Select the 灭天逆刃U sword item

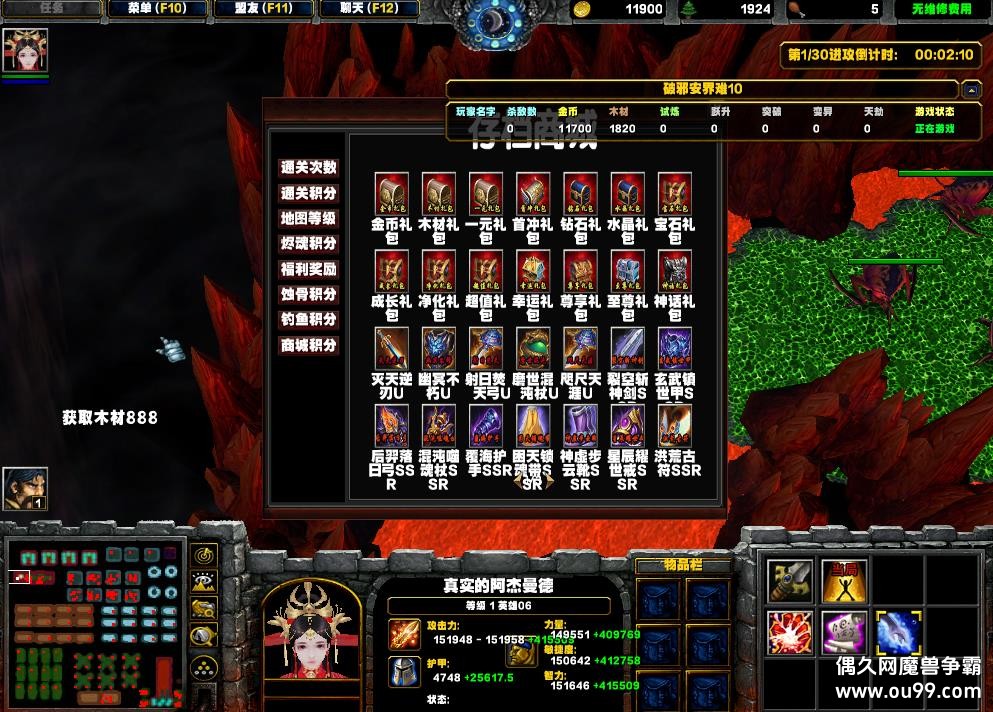pos(391,348)
